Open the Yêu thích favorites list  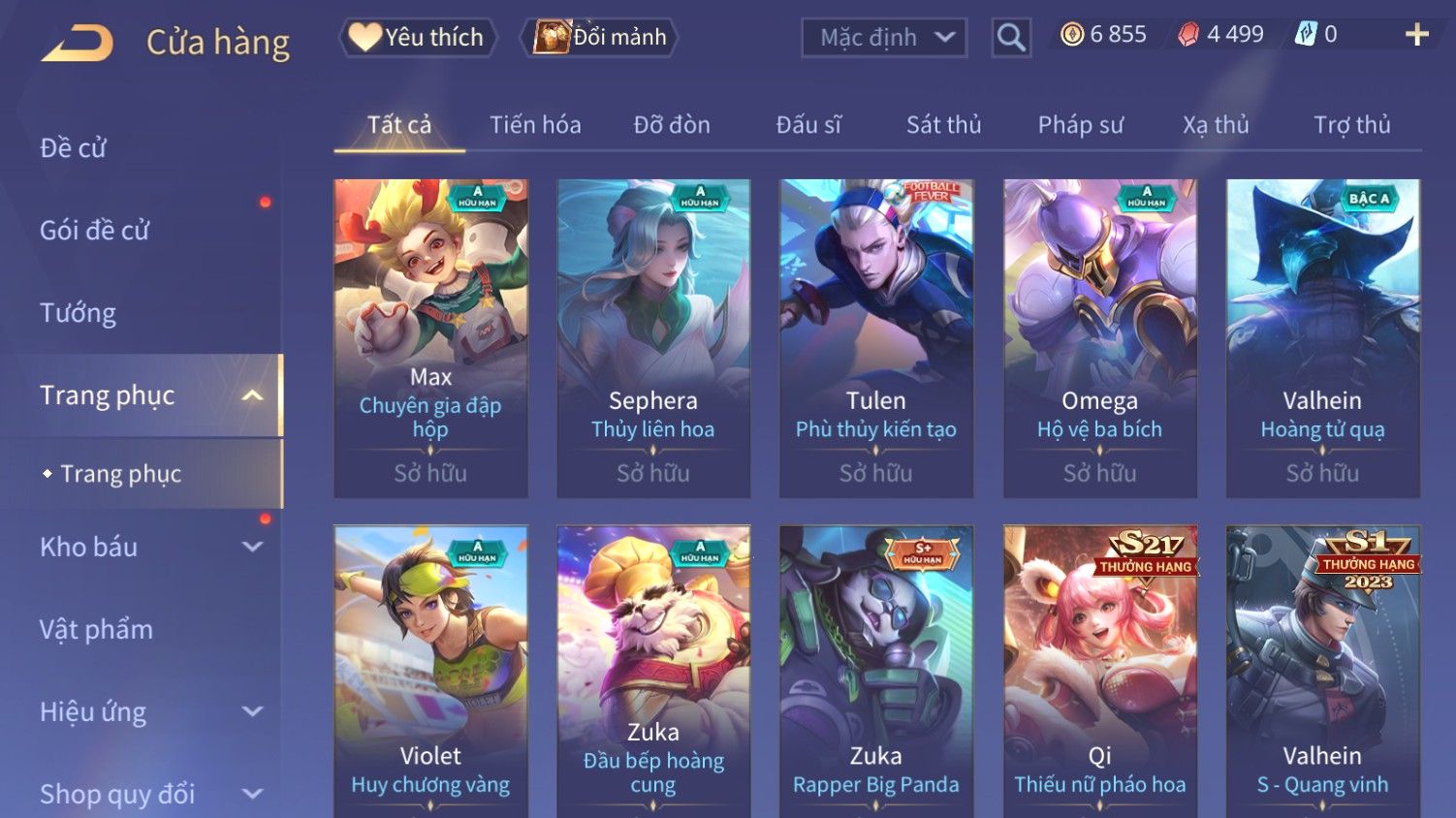417,38
